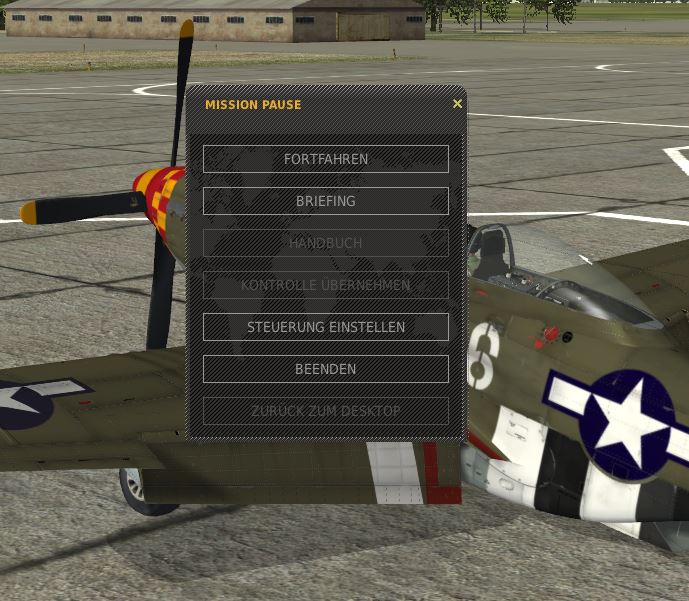Screen dimensions: 689x601
Task: Open the Briefing screen
Action: (x=325, y=201)
